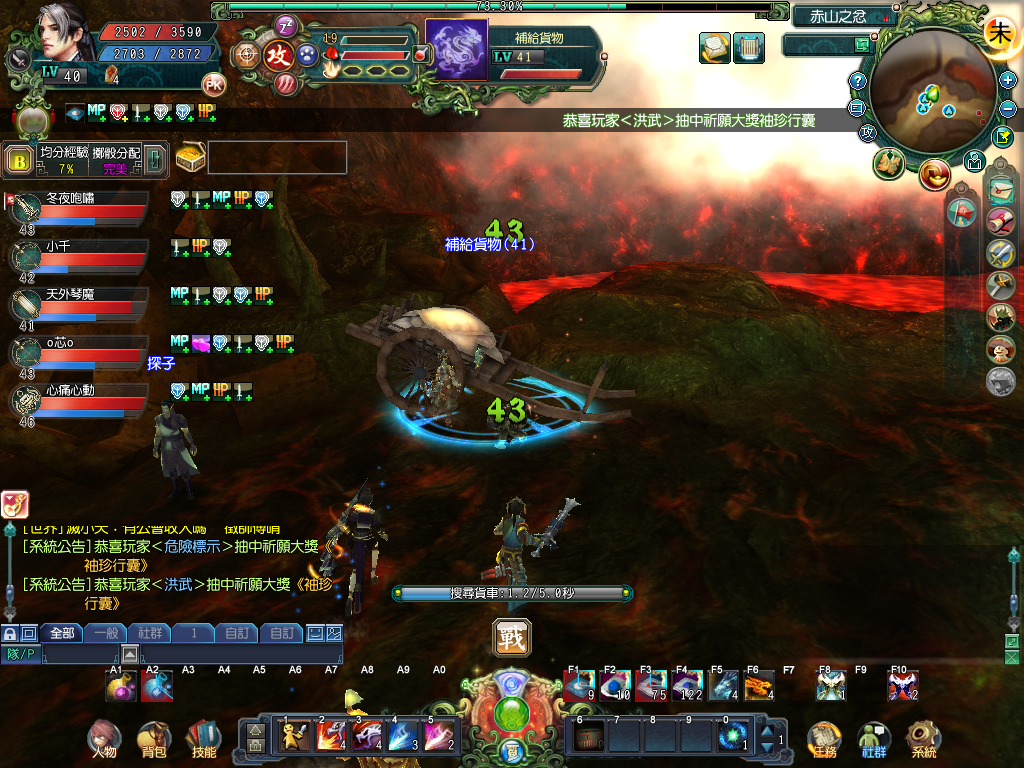
Task: Click the minimap zoom-out minus button
Action: tap(1008, 107)
